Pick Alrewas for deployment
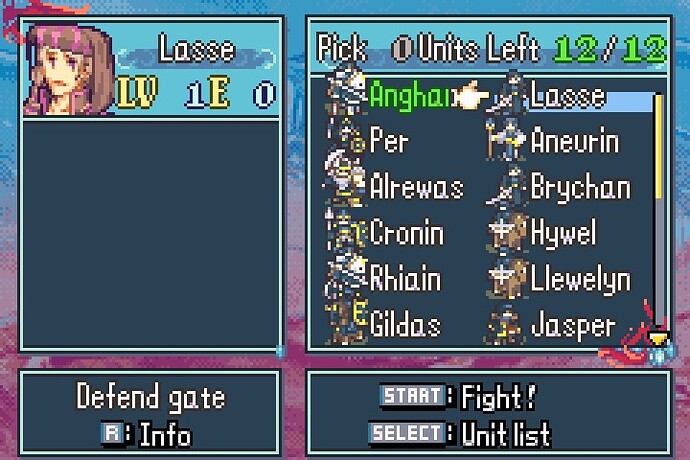This screenshot has height=460, width=690. pos(416,187)
